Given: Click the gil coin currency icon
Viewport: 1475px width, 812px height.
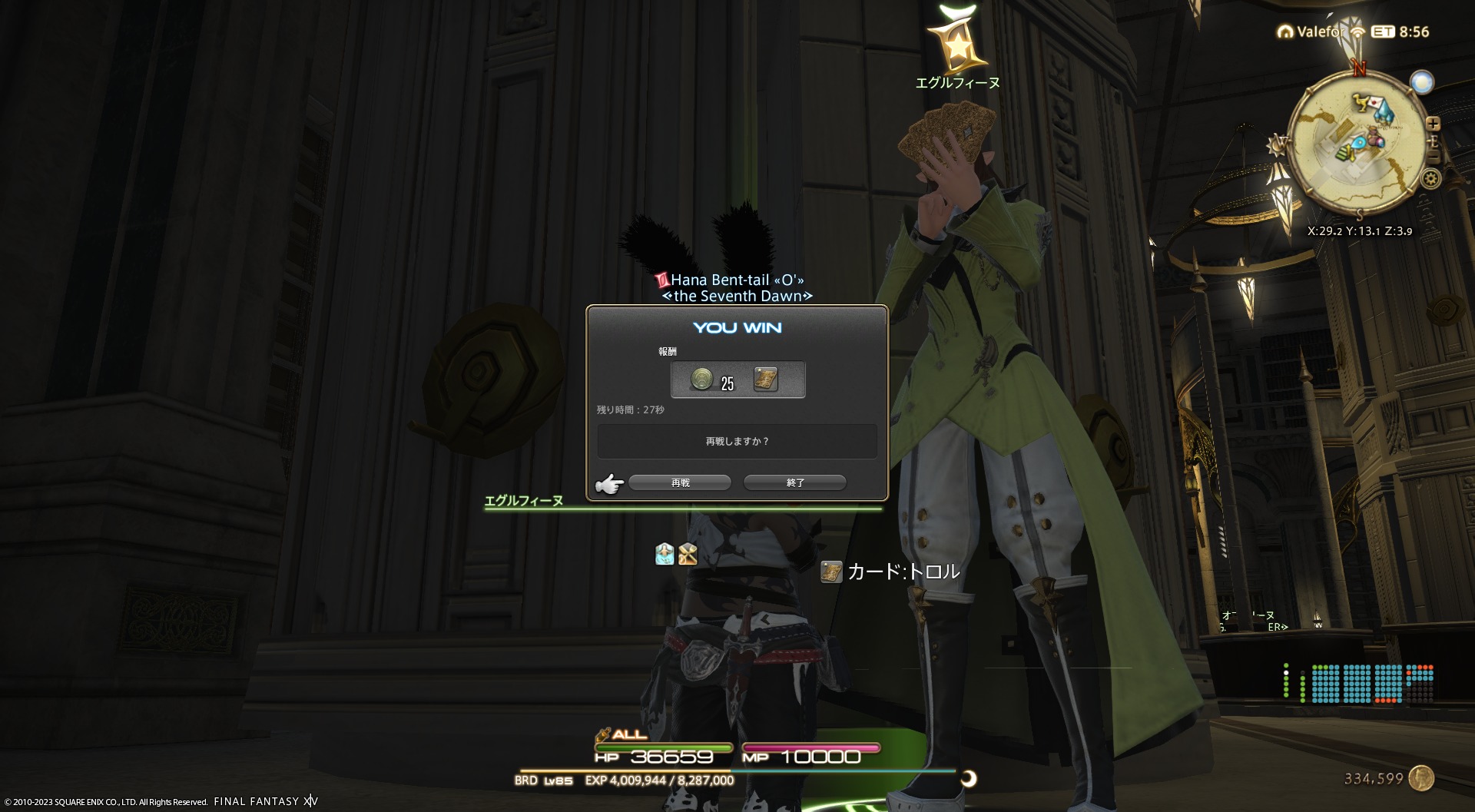Looking at the screenshot, I should point(1421,778).
